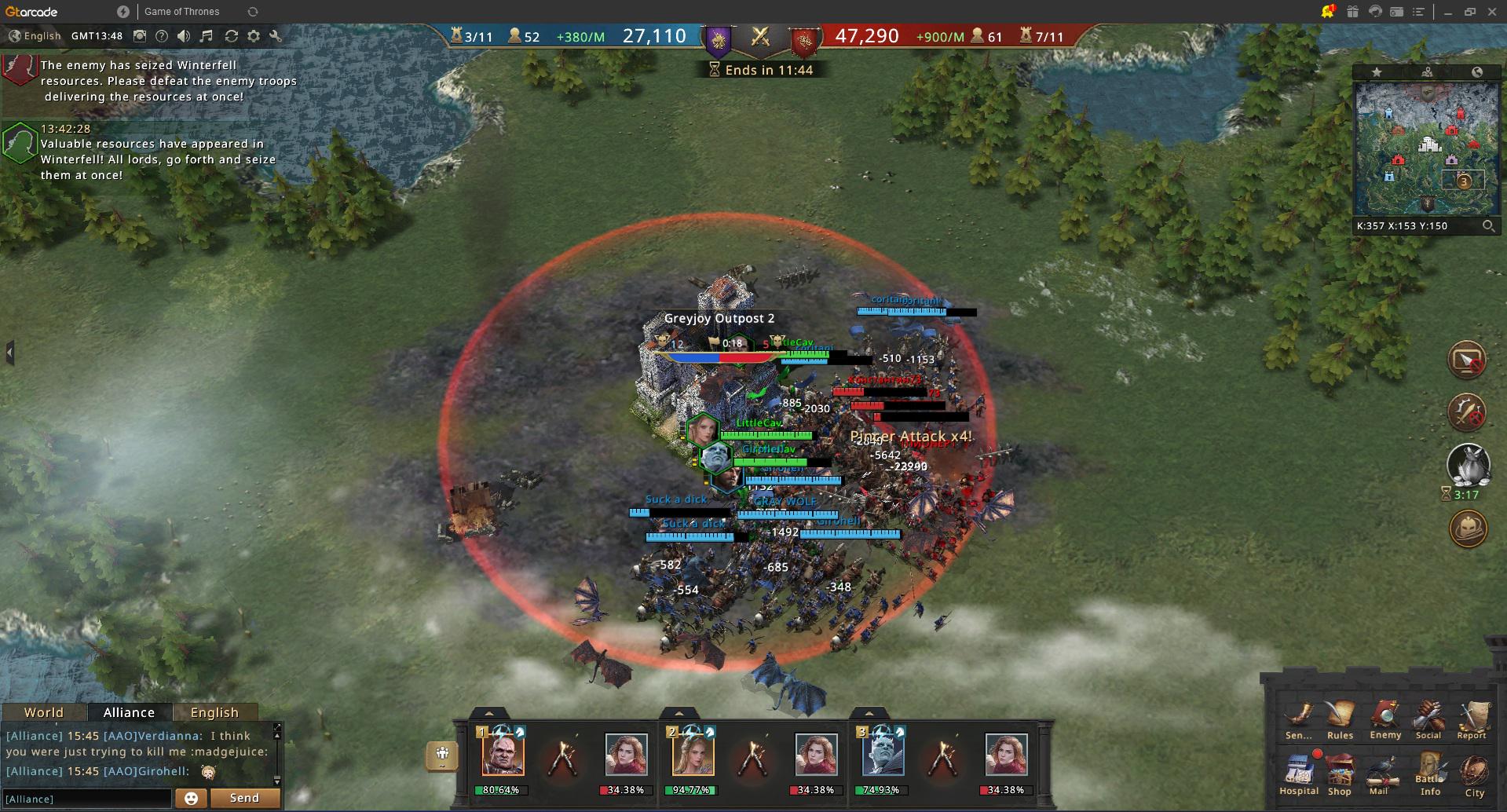Click the minimap coordinate search magnifier
Screen dimensions: 1507x812
point(1488,226)
